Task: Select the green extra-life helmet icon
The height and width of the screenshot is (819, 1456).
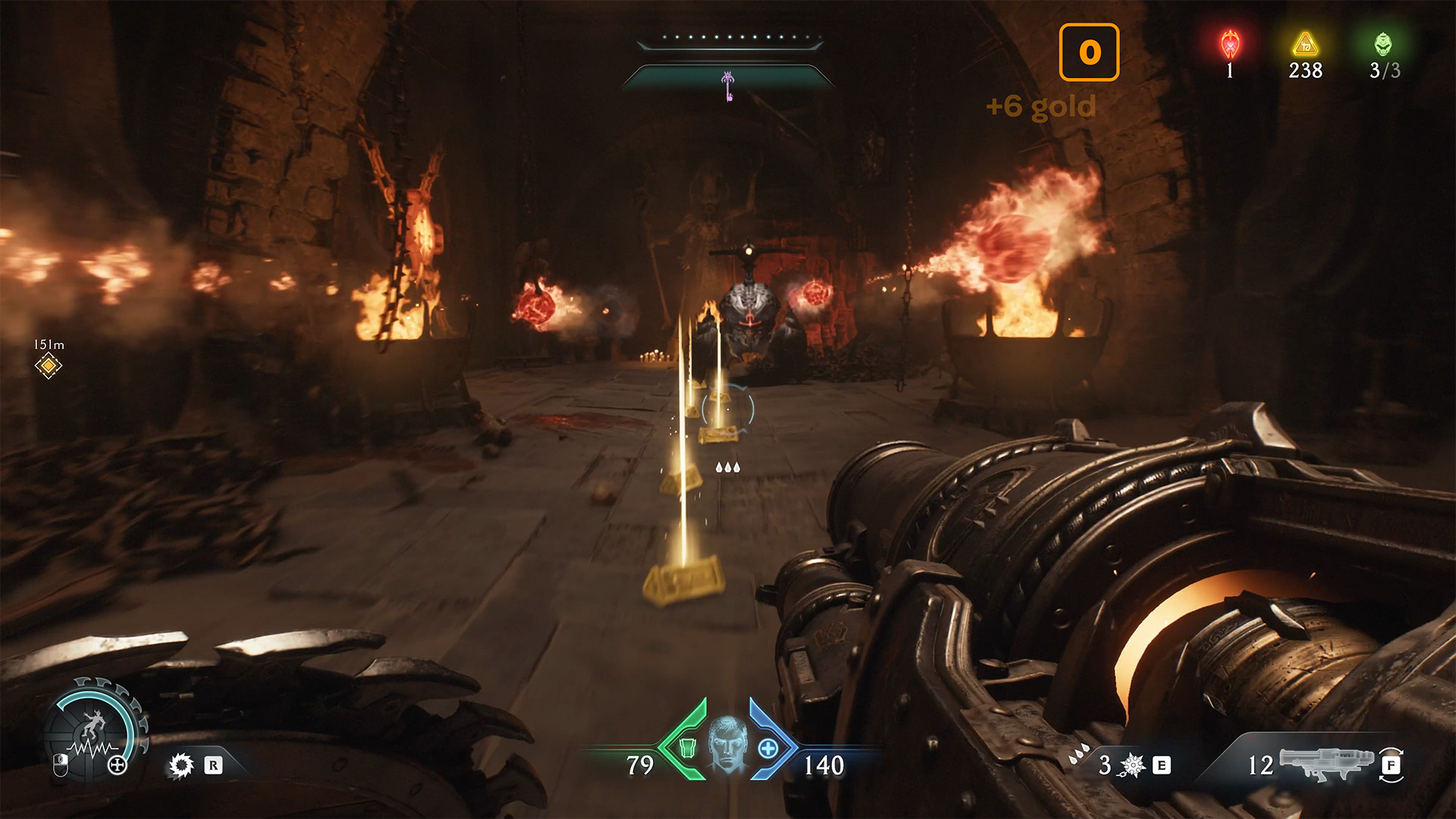Action: click(1383, 45)
